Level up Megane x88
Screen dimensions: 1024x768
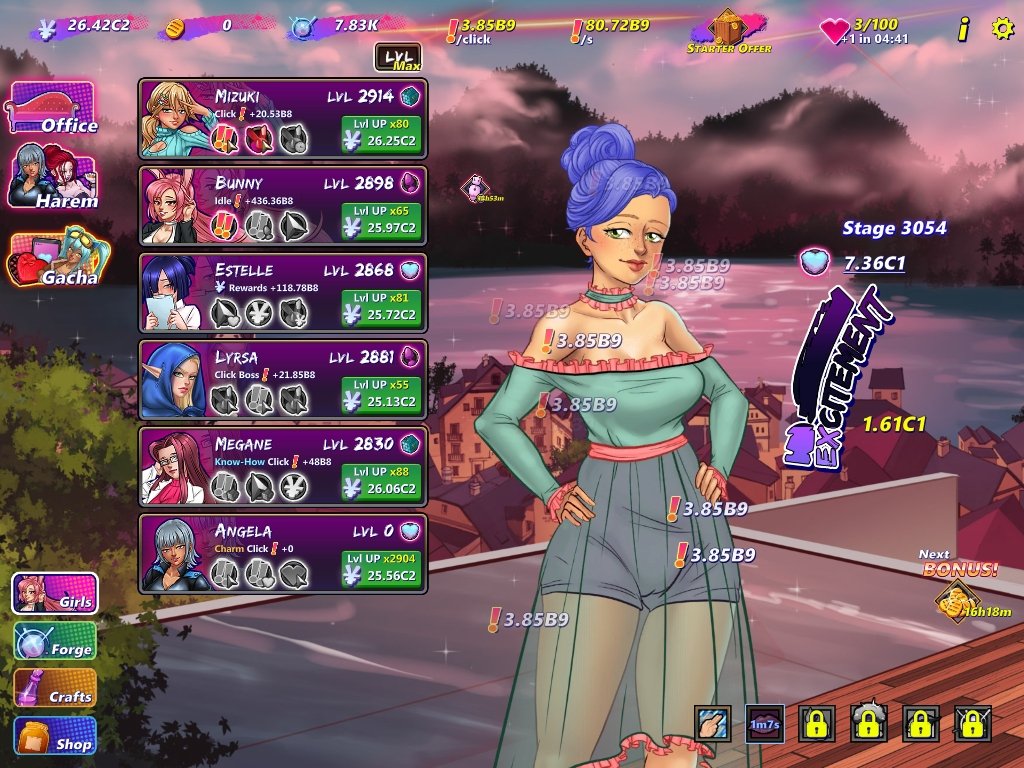tap(381, 482)
